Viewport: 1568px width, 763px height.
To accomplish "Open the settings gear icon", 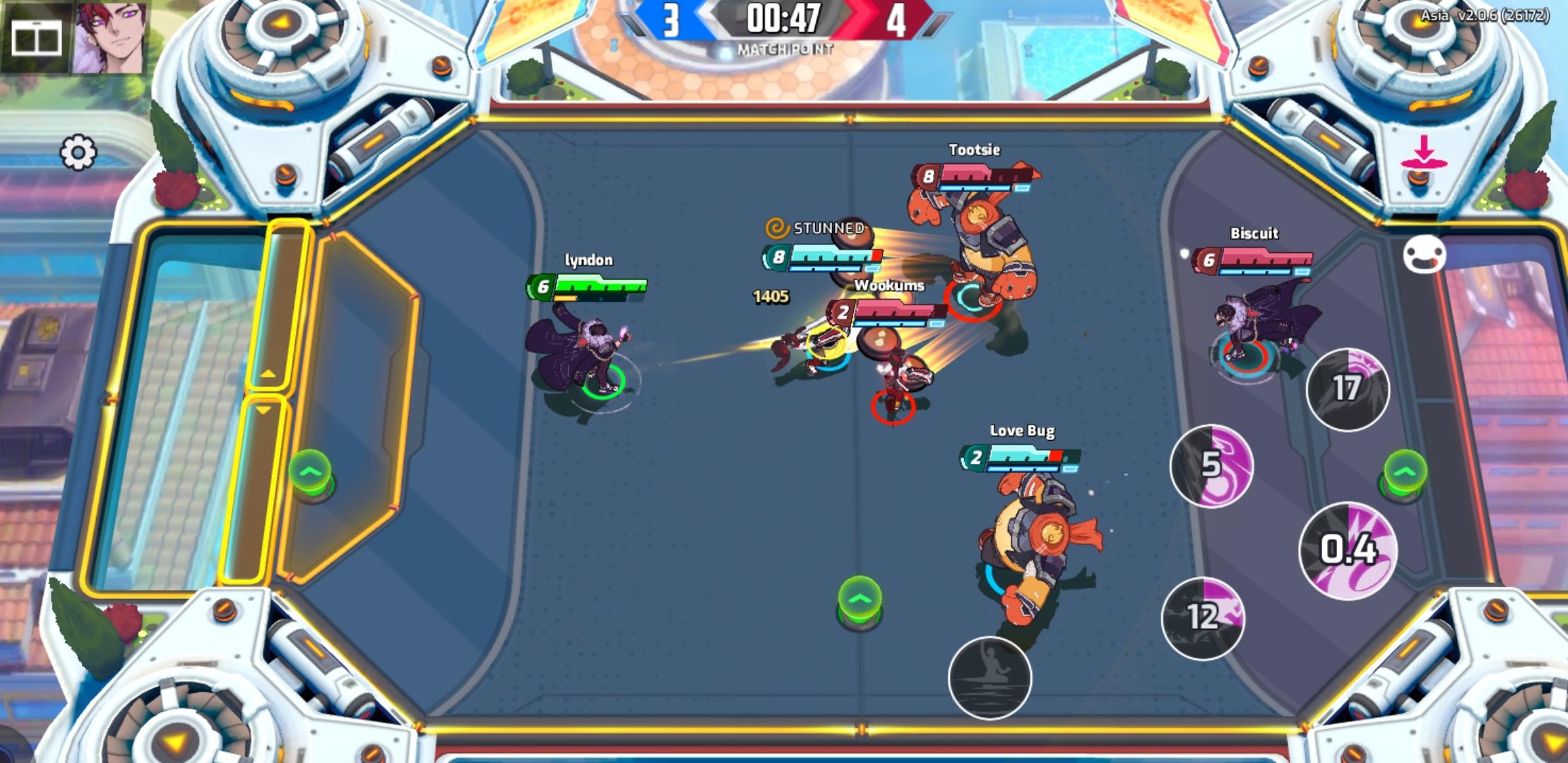I will (78, 152).
